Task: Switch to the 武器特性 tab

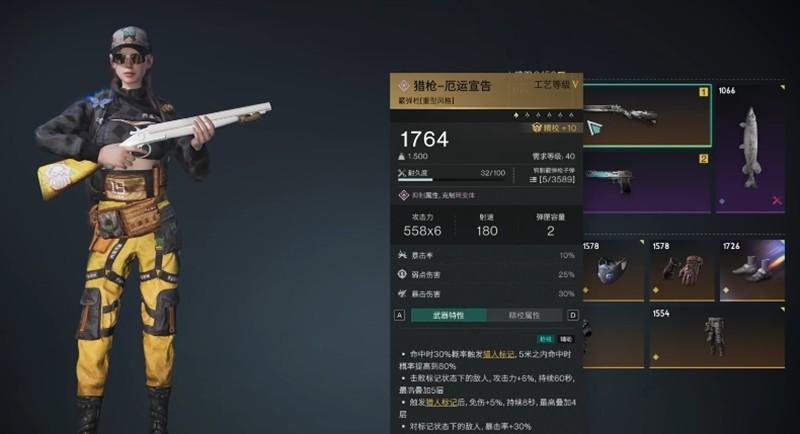Action: tap(448, 316)
